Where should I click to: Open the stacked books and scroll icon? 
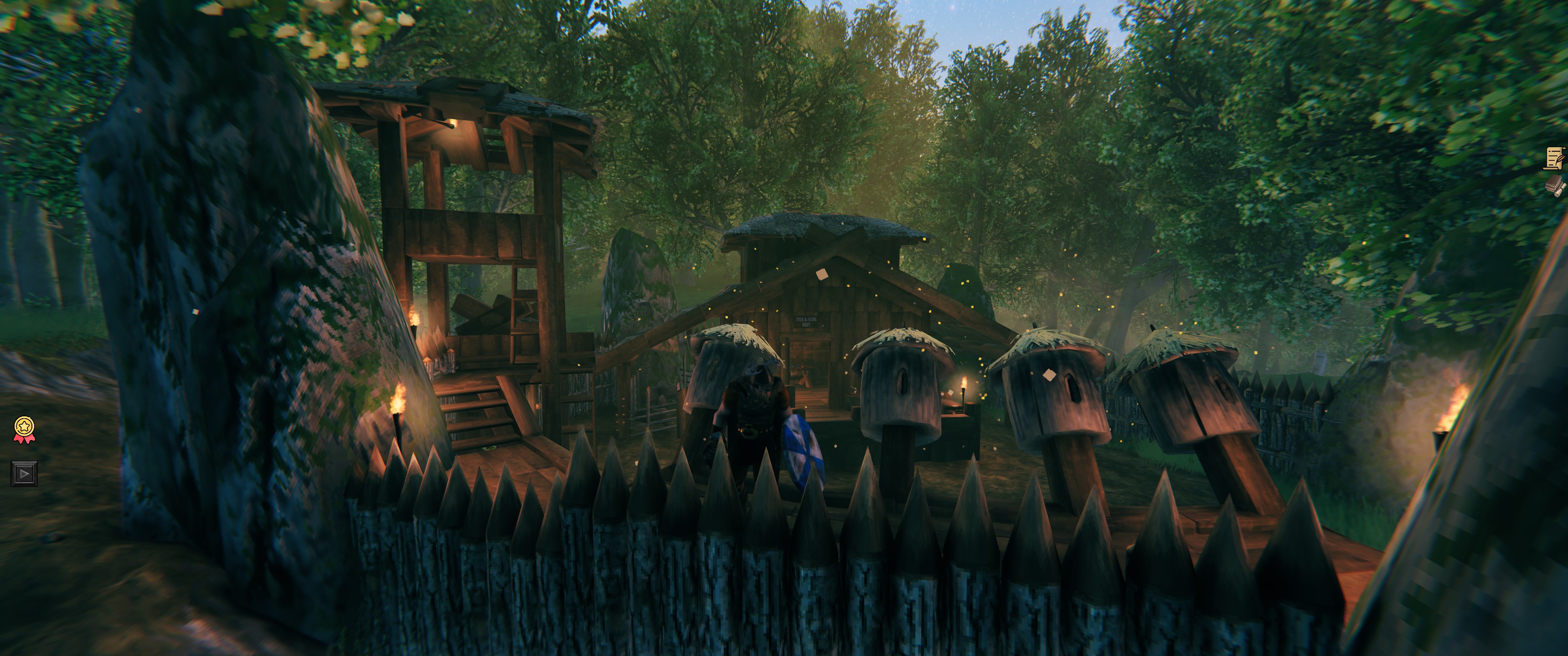click(x=1555, y=185)
